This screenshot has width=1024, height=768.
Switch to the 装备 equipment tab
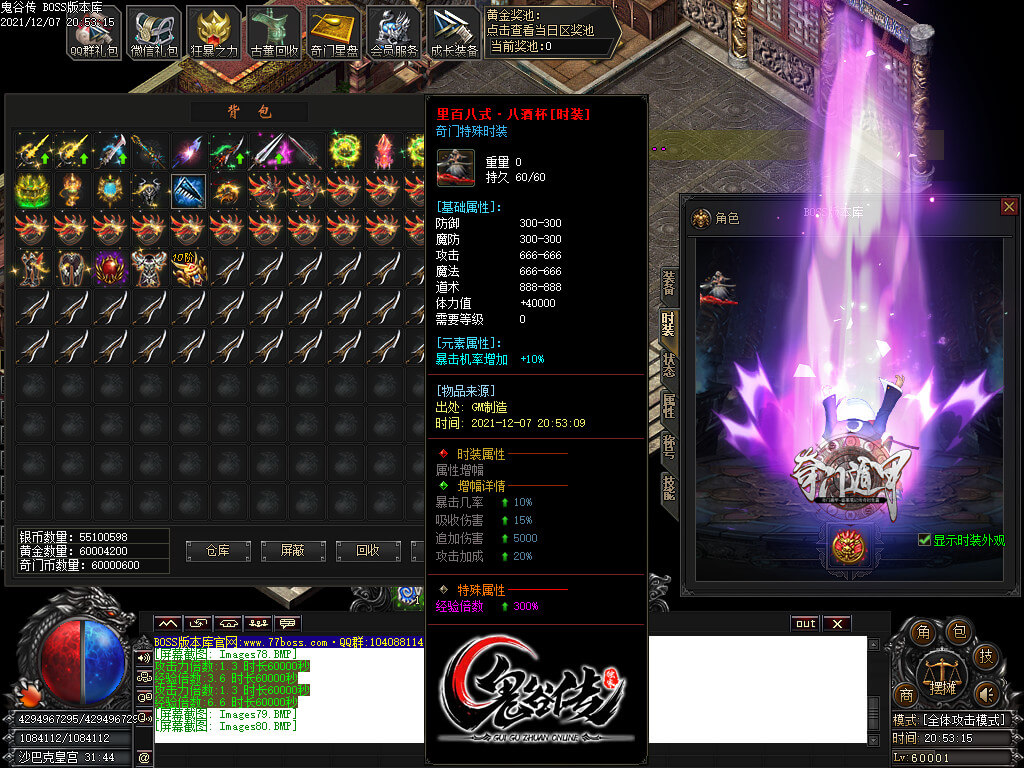pyautogui.click(x=668, y=285)
